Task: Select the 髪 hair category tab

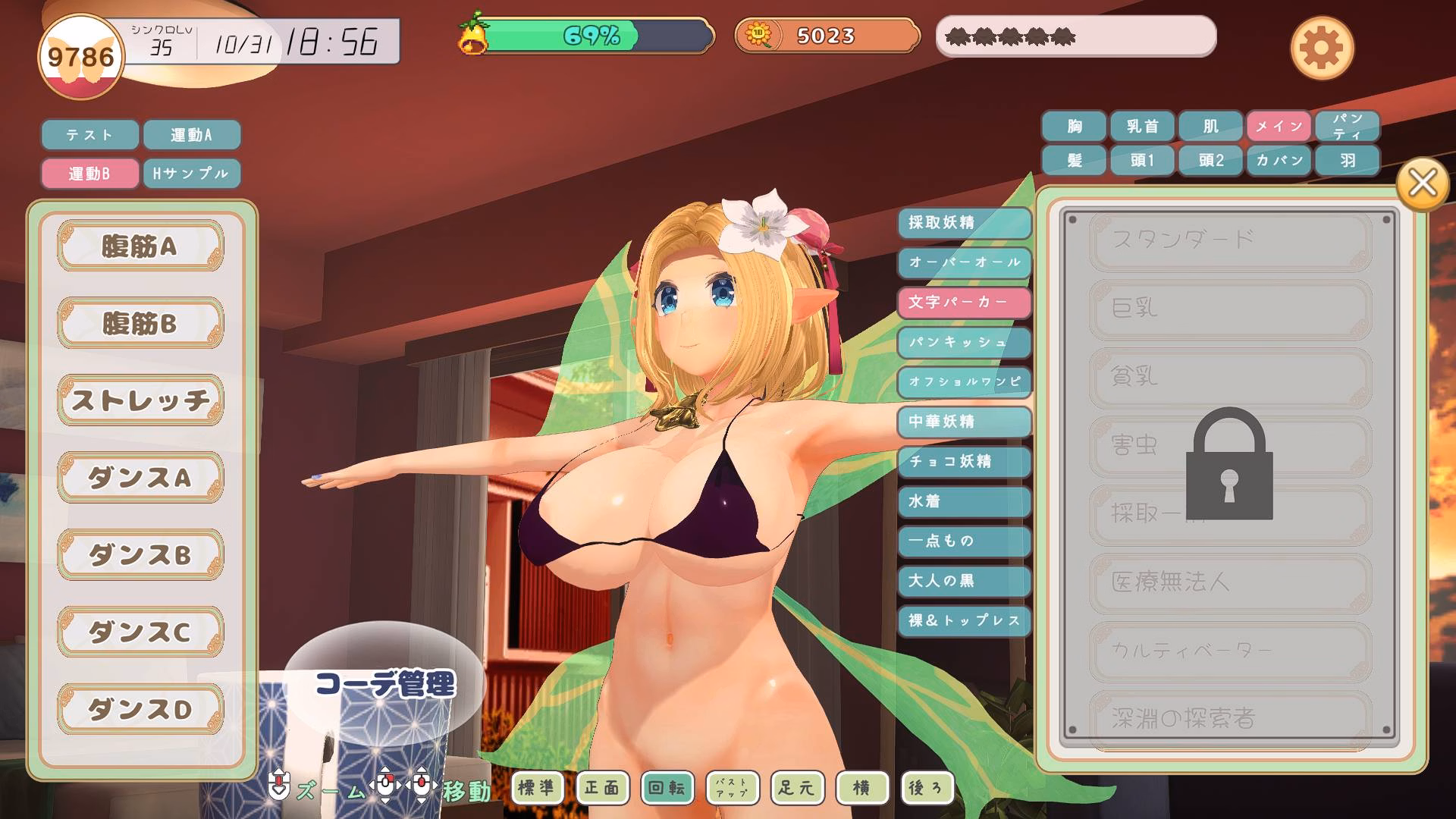Action: point(1074,161)
